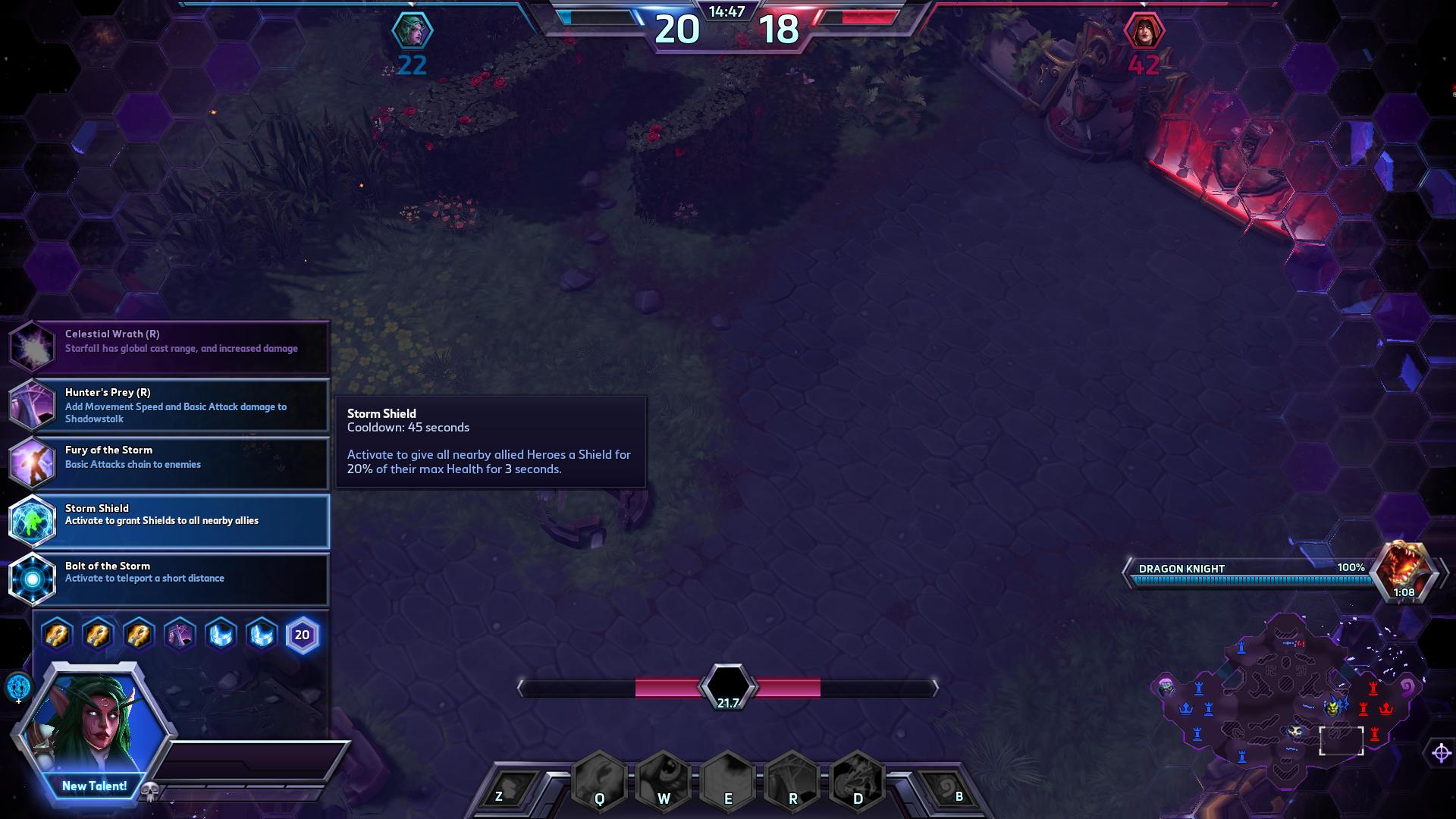1456x819 pixels.
Task: Choose the Celestial Wrath talent
Action: click(170, 346)
